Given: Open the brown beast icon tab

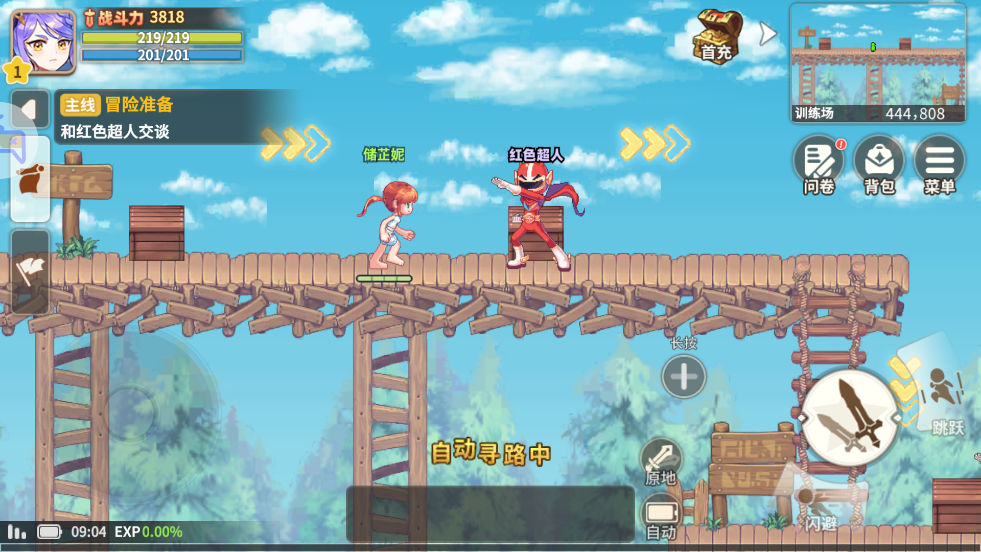Looking at the screenshot, I should coord(30,181).
